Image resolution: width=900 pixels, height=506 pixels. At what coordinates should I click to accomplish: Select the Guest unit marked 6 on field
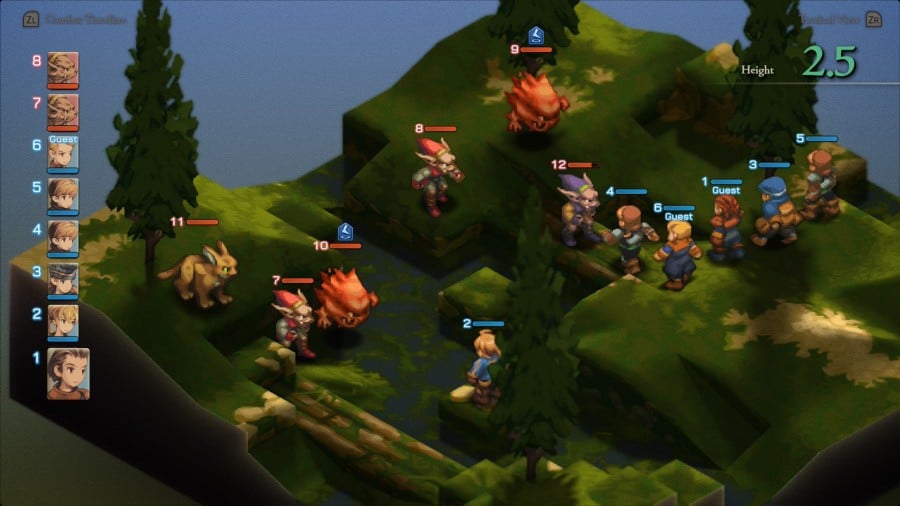678,253
